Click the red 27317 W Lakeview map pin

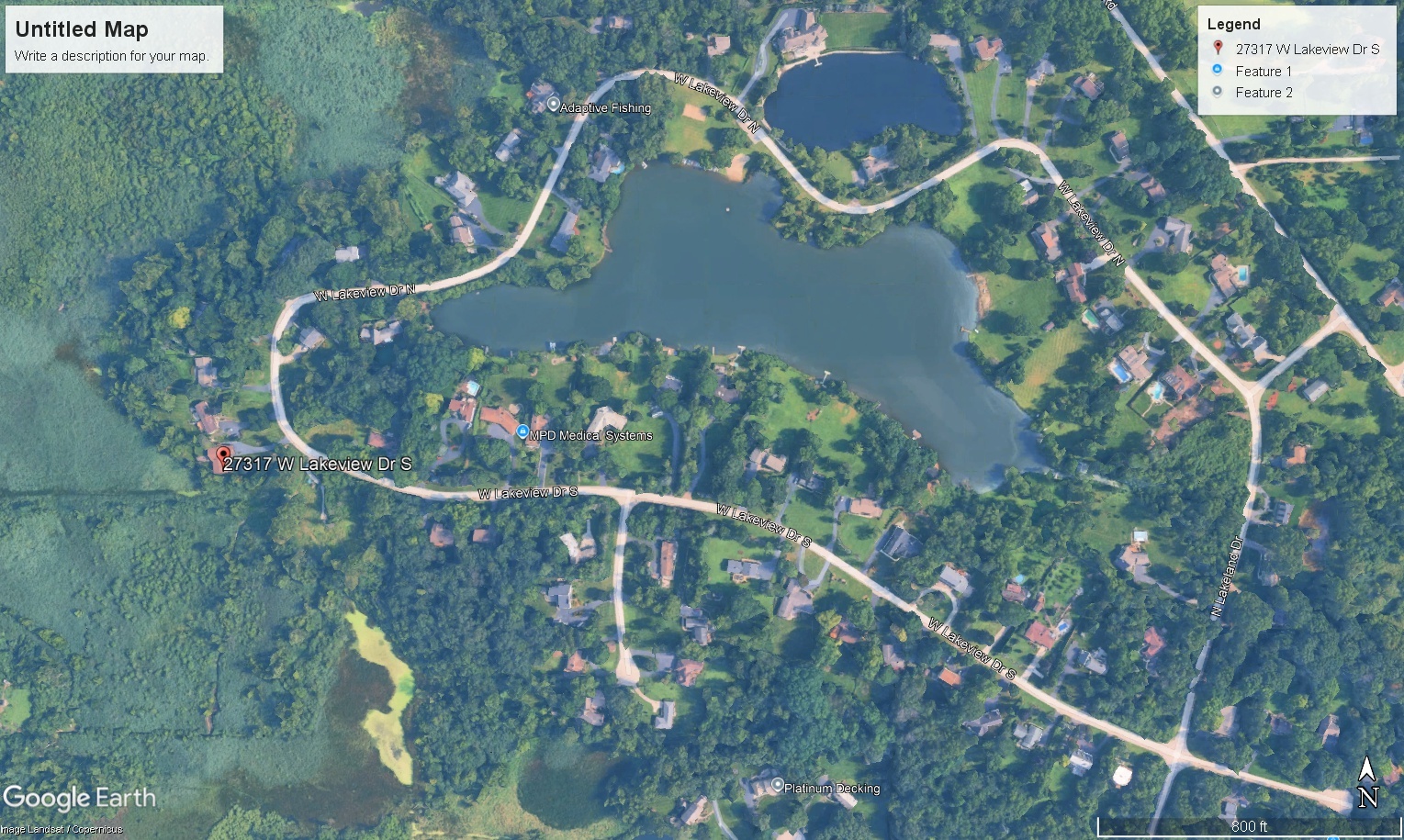point(222,454)
